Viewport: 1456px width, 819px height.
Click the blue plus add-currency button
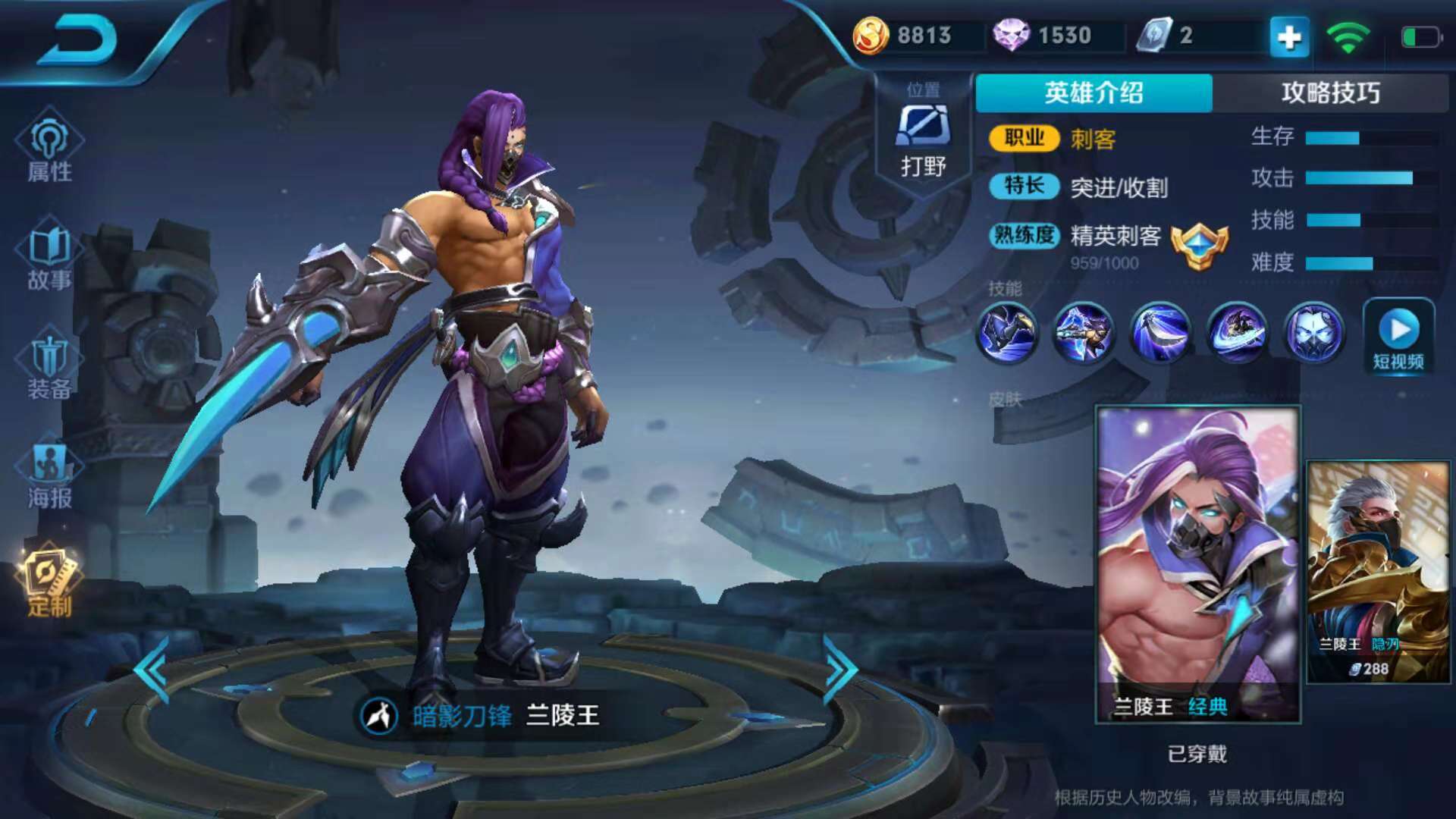pos(1289,36)
